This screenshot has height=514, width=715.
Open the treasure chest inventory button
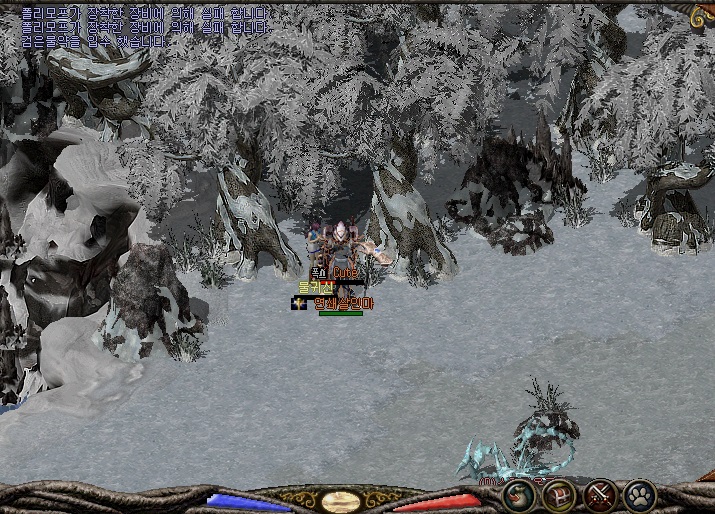tap(559, 495)
